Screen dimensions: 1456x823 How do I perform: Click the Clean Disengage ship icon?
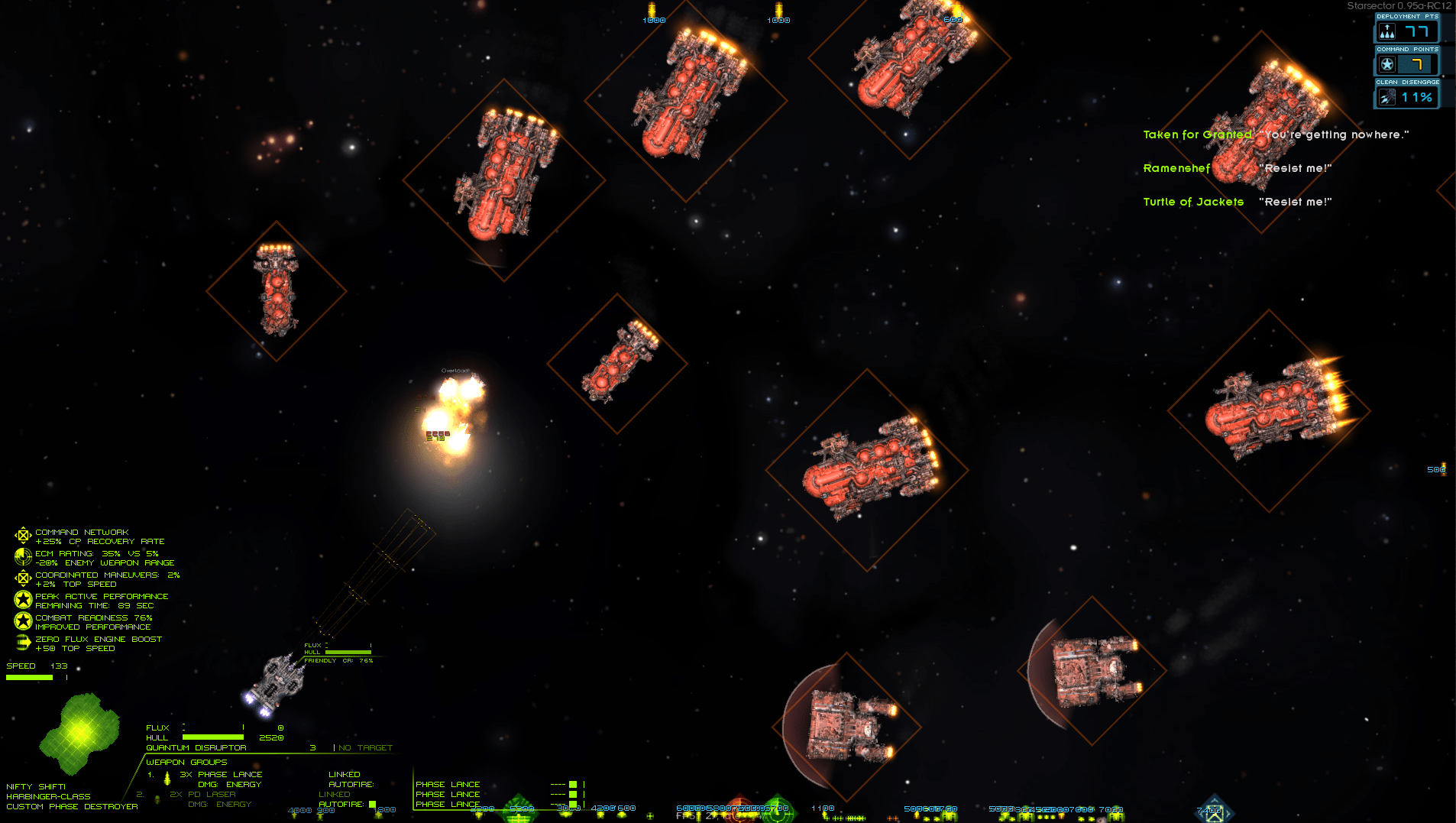pos(1387,98)
